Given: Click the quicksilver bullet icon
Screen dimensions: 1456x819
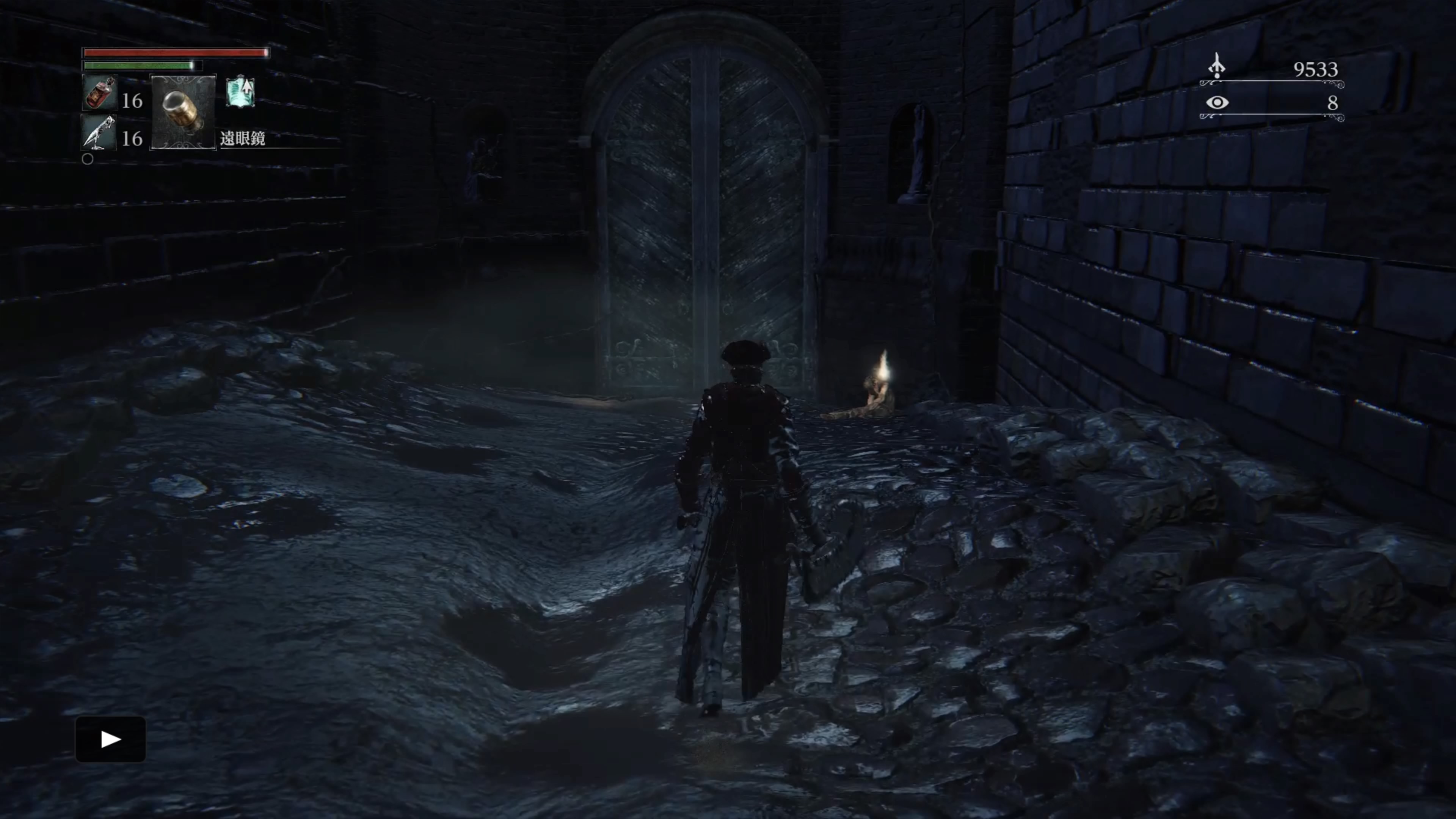Looking at the screenshot, I should 99,133.
